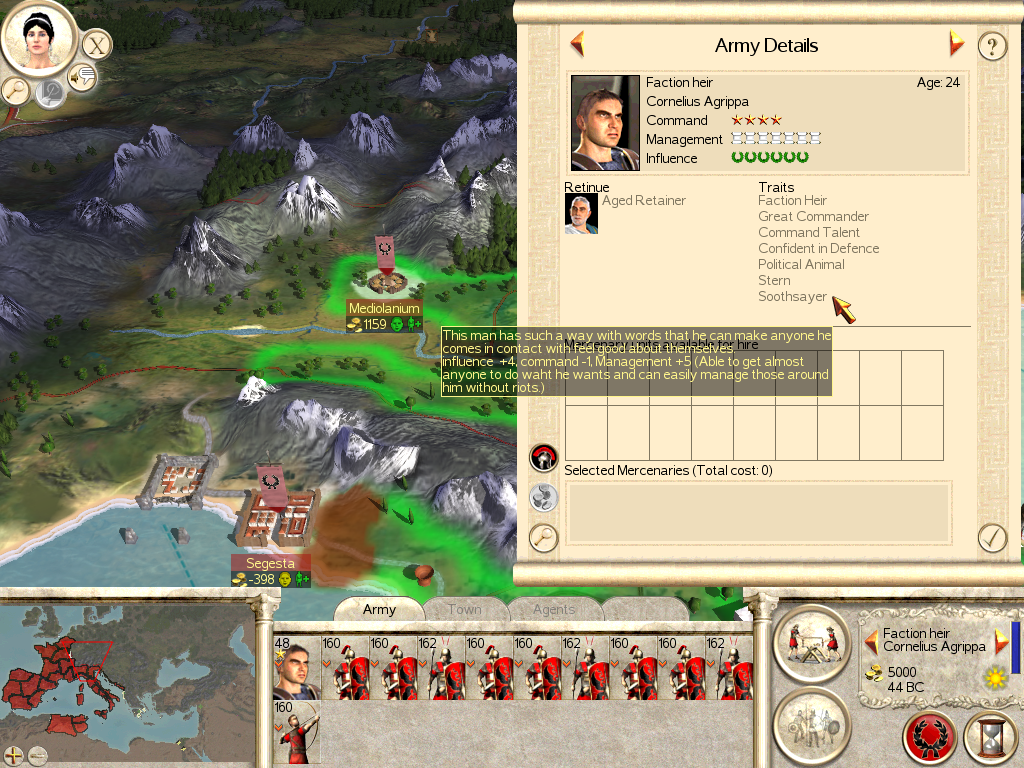Switch to the Agents tab
Image resolution: width=1024 pixels, height=768 pixels.
click(x=553, y=609)
